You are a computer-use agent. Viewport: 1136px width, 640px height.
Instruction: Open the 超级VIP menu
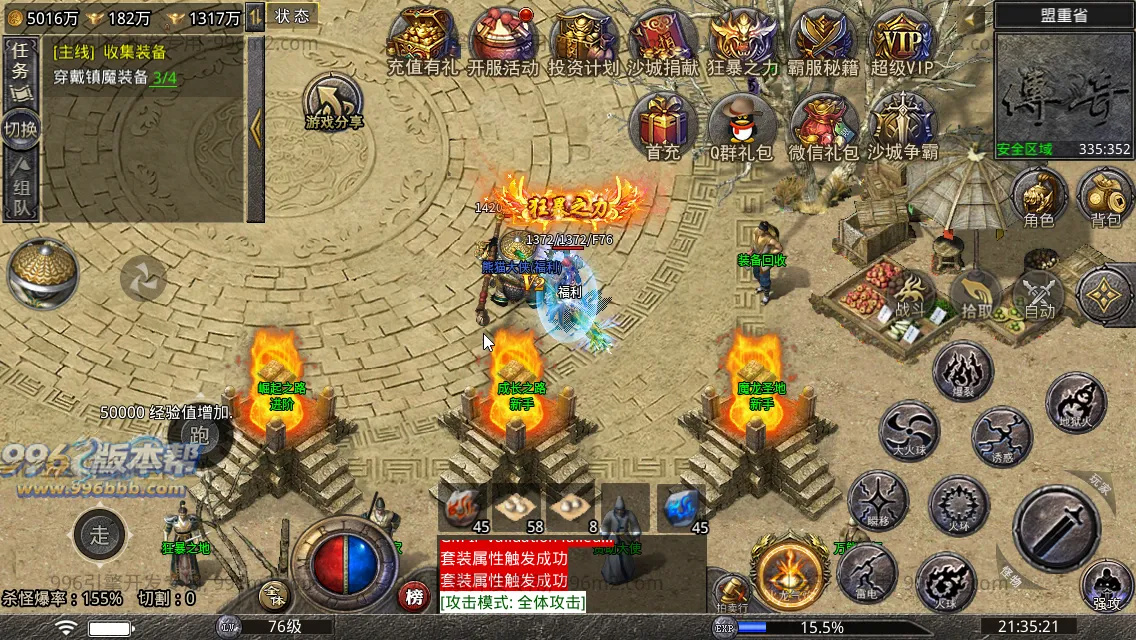pos(901,40)
